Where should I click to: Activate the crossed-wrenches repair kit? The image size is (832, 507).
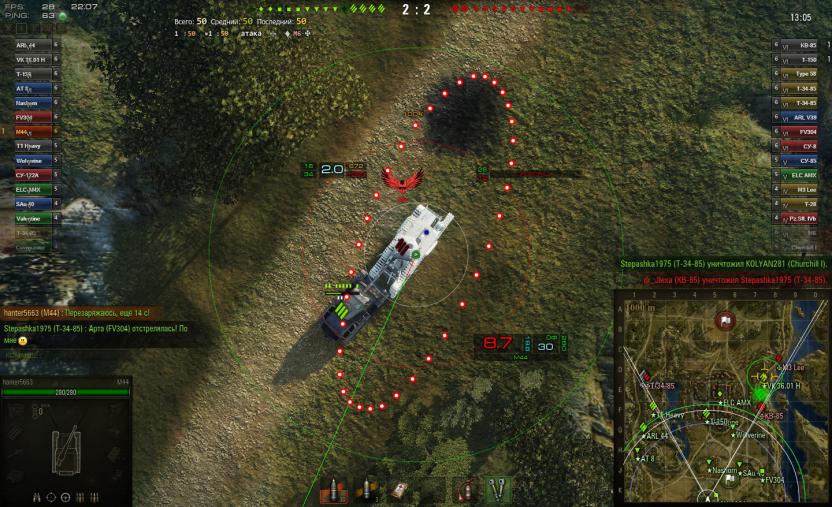pyautogui.click(x=498, y=490)
